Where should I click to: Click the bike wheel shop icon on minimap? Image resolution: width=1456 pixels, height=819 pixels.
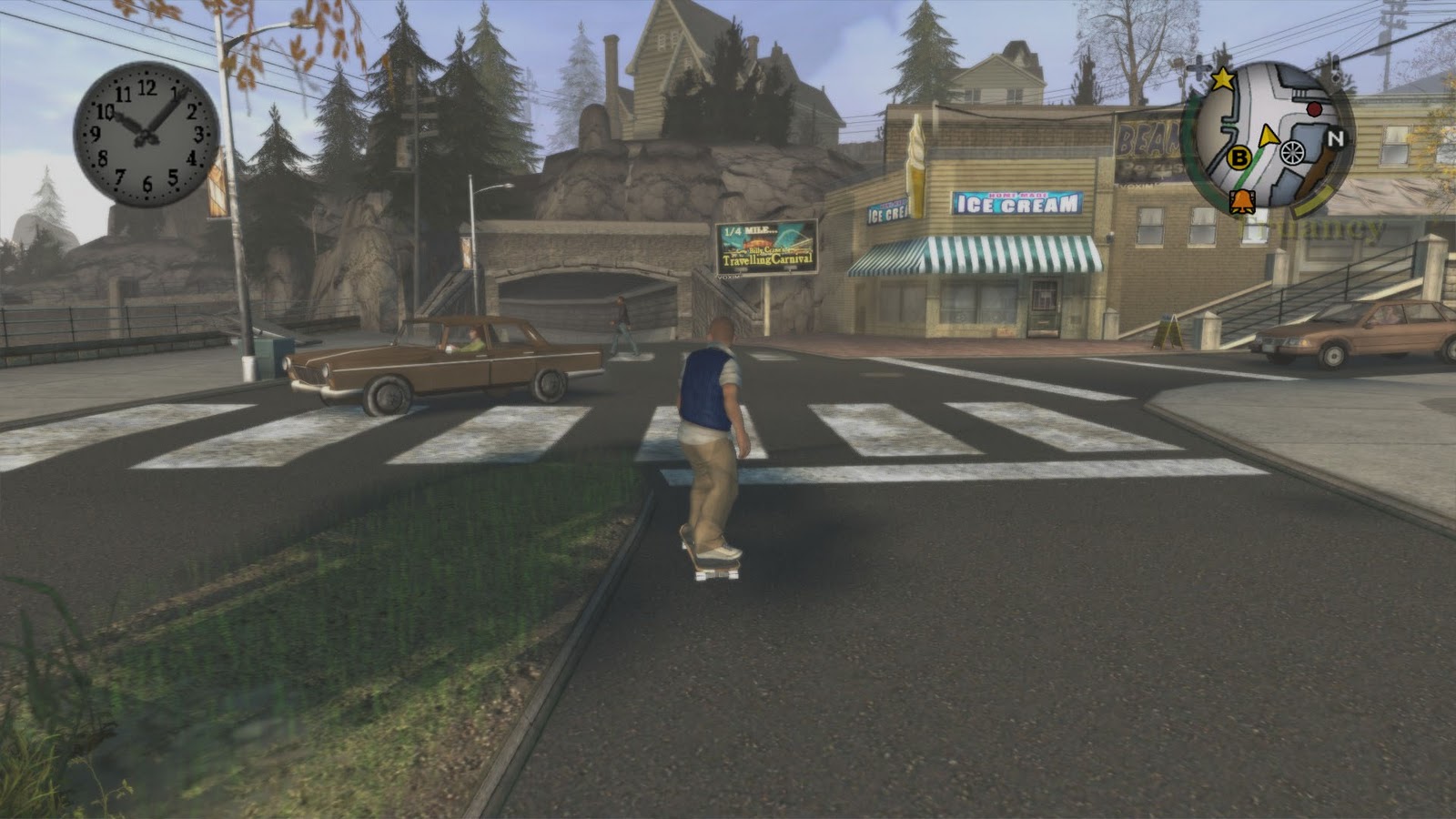pos(1291,152)
